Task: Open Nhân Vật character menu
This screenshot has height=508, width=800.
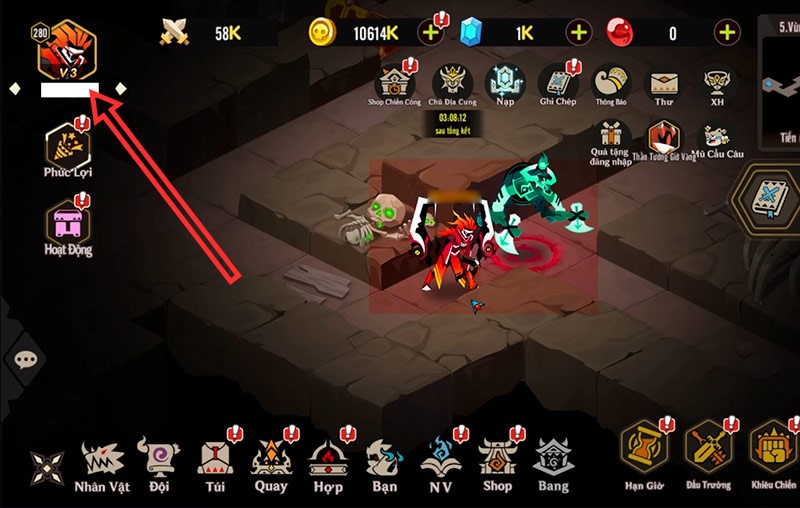Action: tap(102, 466)
